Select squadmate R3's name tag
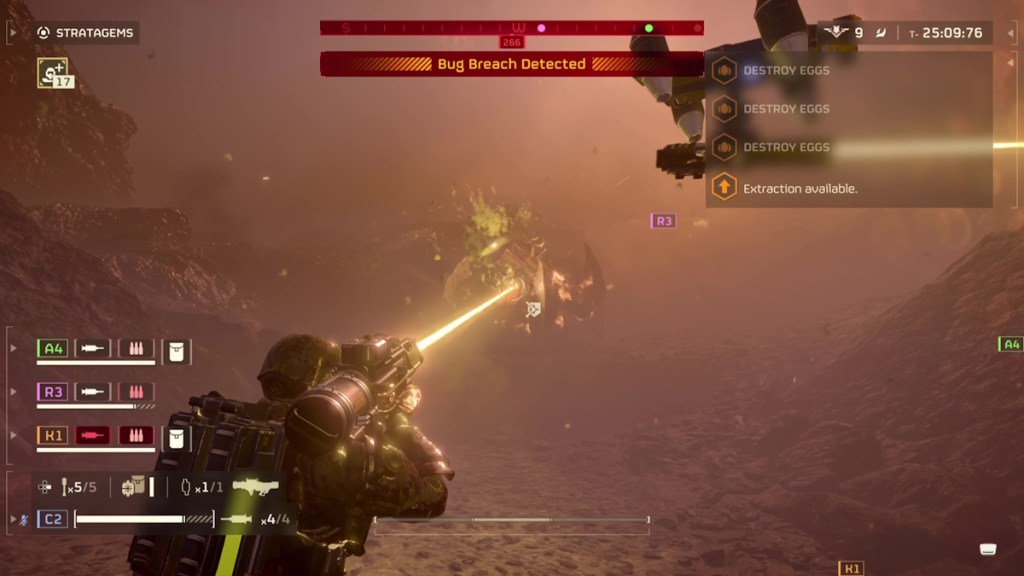 click(x=52, y=392)
